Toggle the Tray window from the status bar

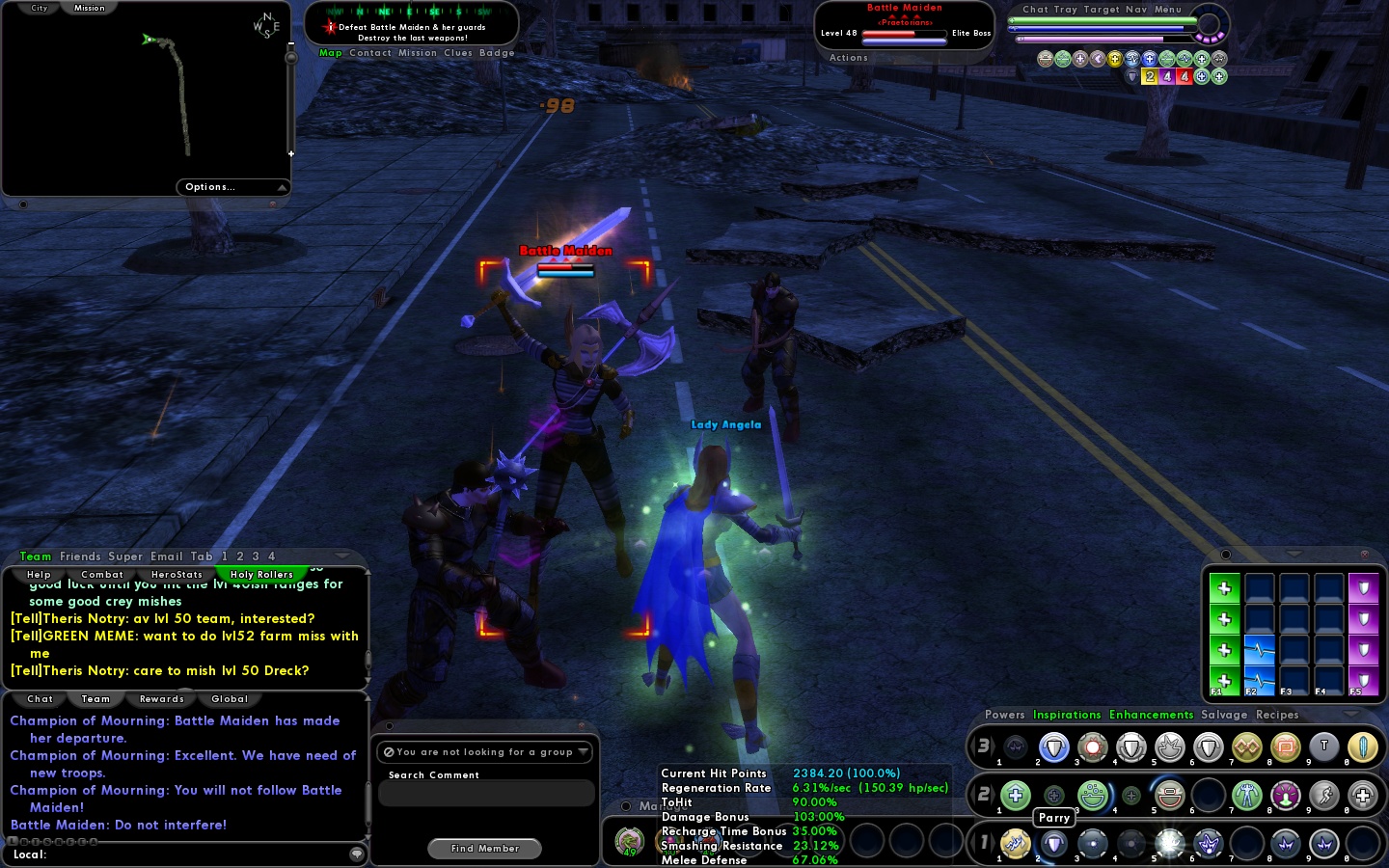point(1066,10)
